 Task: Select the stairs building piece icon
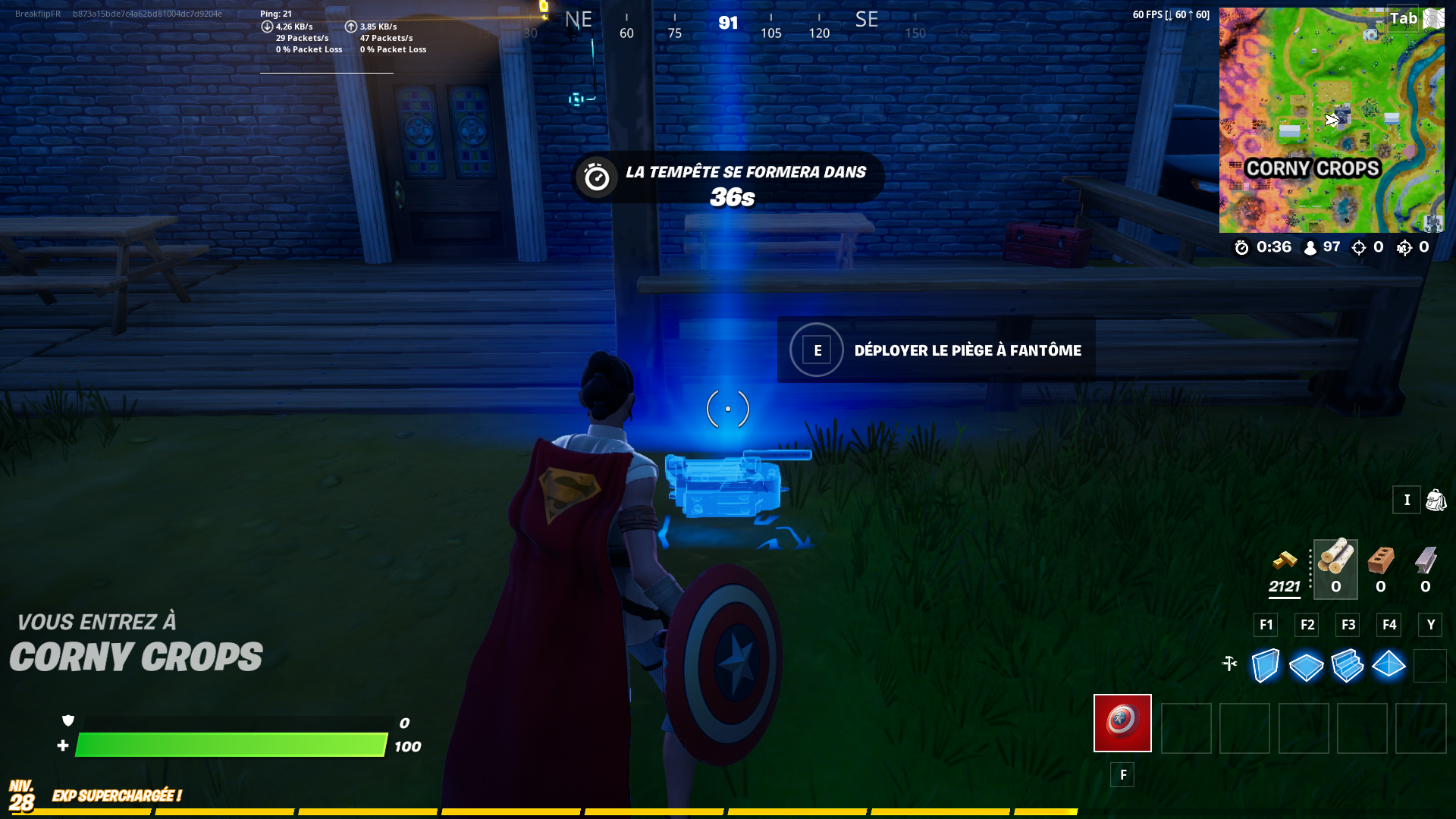[x=1348, y=666]
